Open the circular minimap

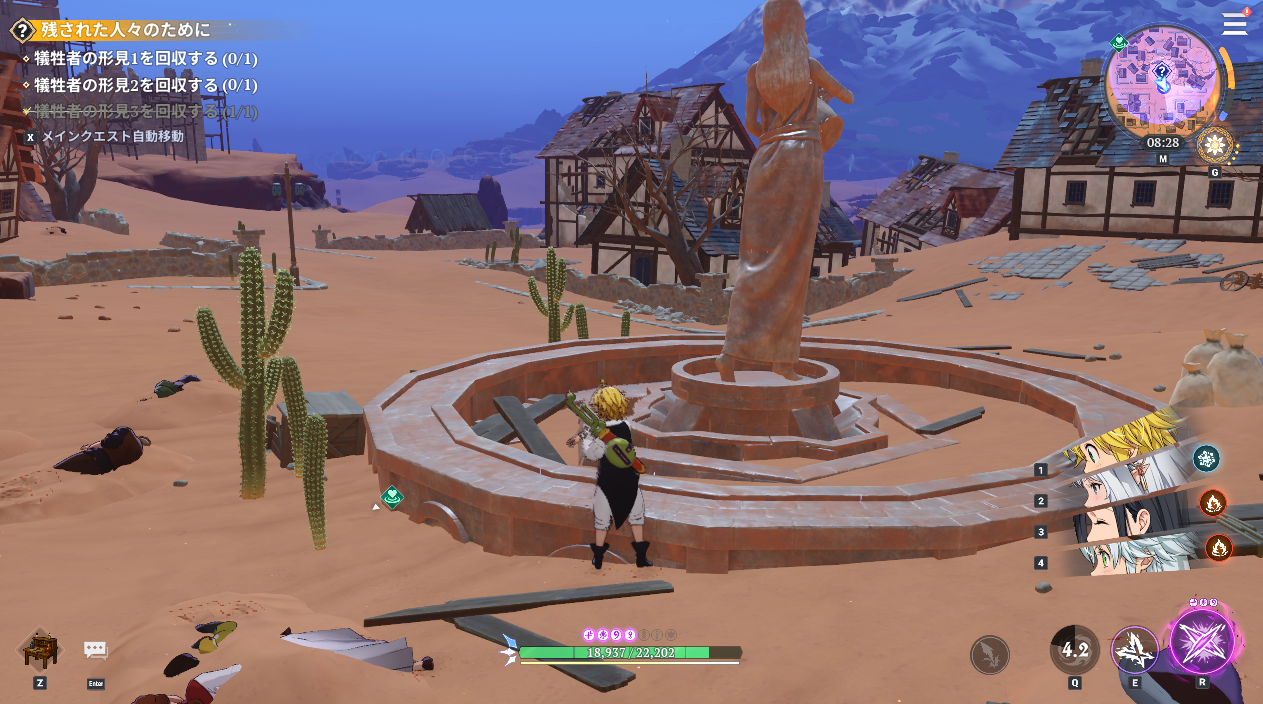click(x=1163, y=82)
